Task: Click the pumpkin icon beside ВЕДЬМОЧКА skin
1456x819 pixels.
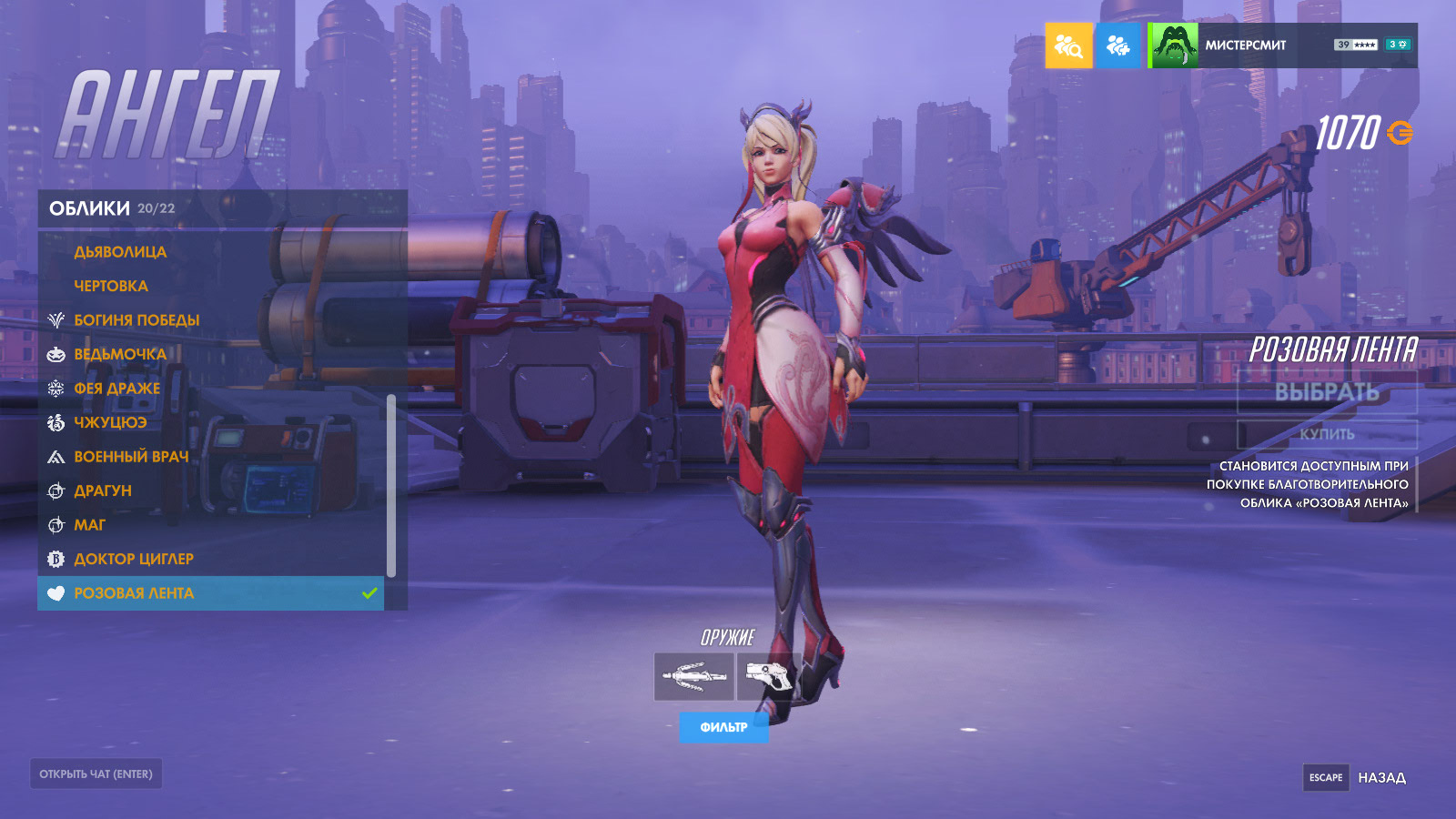Action: (56, 354)
